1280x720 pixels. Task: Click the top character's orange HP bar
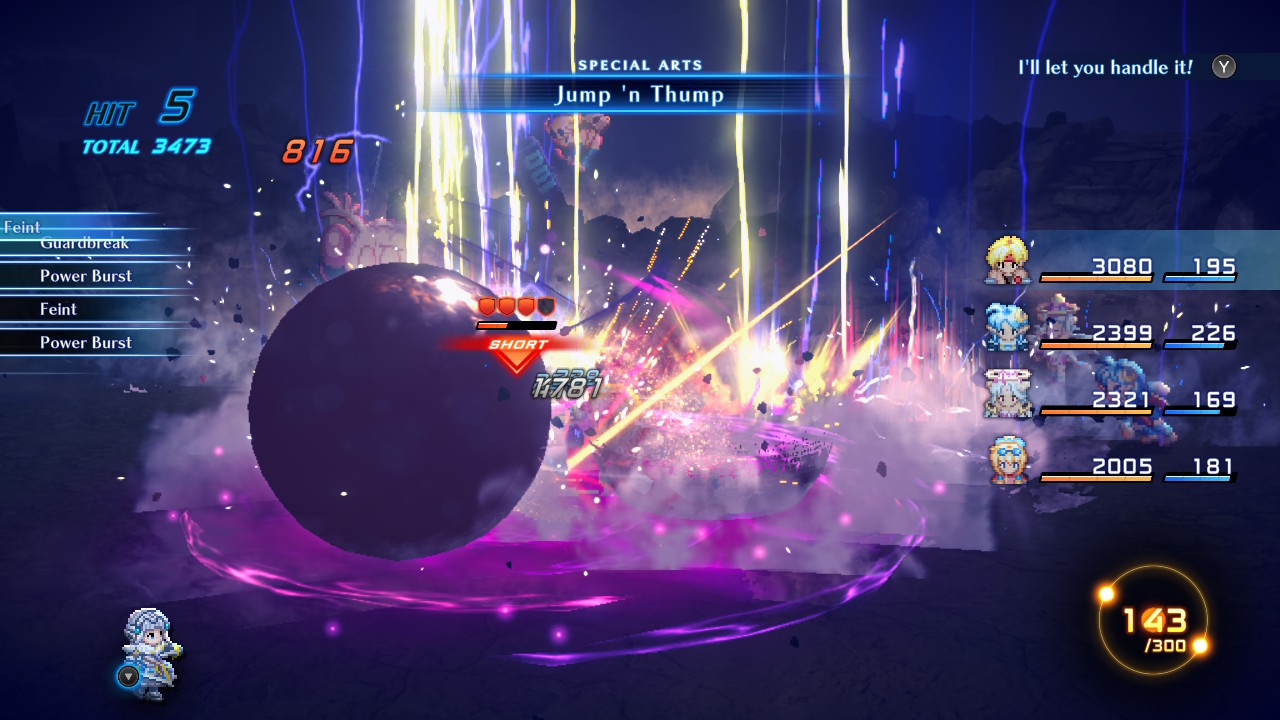(x=1098, y=278)
